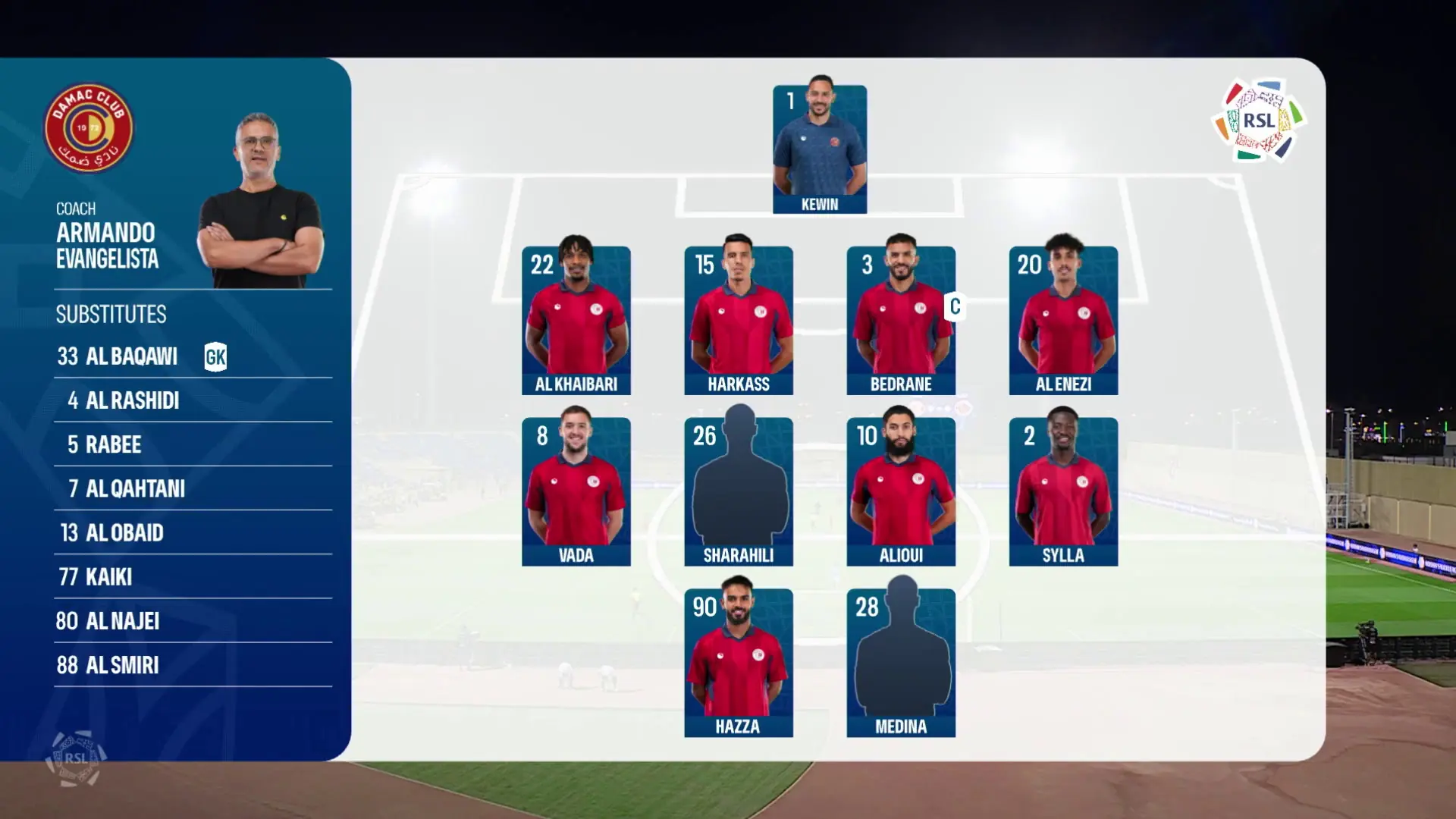This screenshot has height=819, width=1456.
Task: Click coach Armando Evangelista's portrait
Action: click(x=260, y=203)
